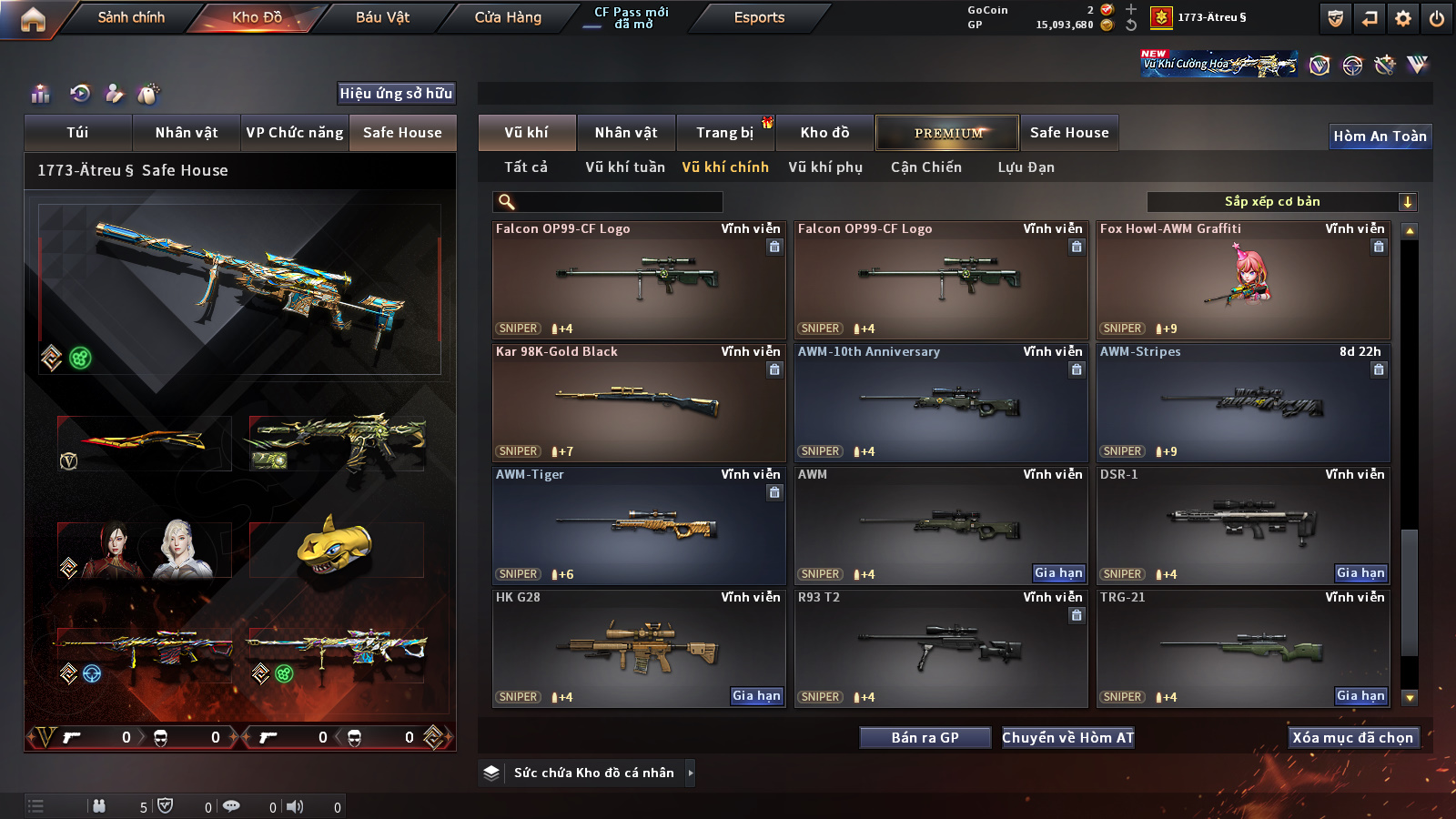Switch to Nhân vật inventory tab

tap(626, 133)
